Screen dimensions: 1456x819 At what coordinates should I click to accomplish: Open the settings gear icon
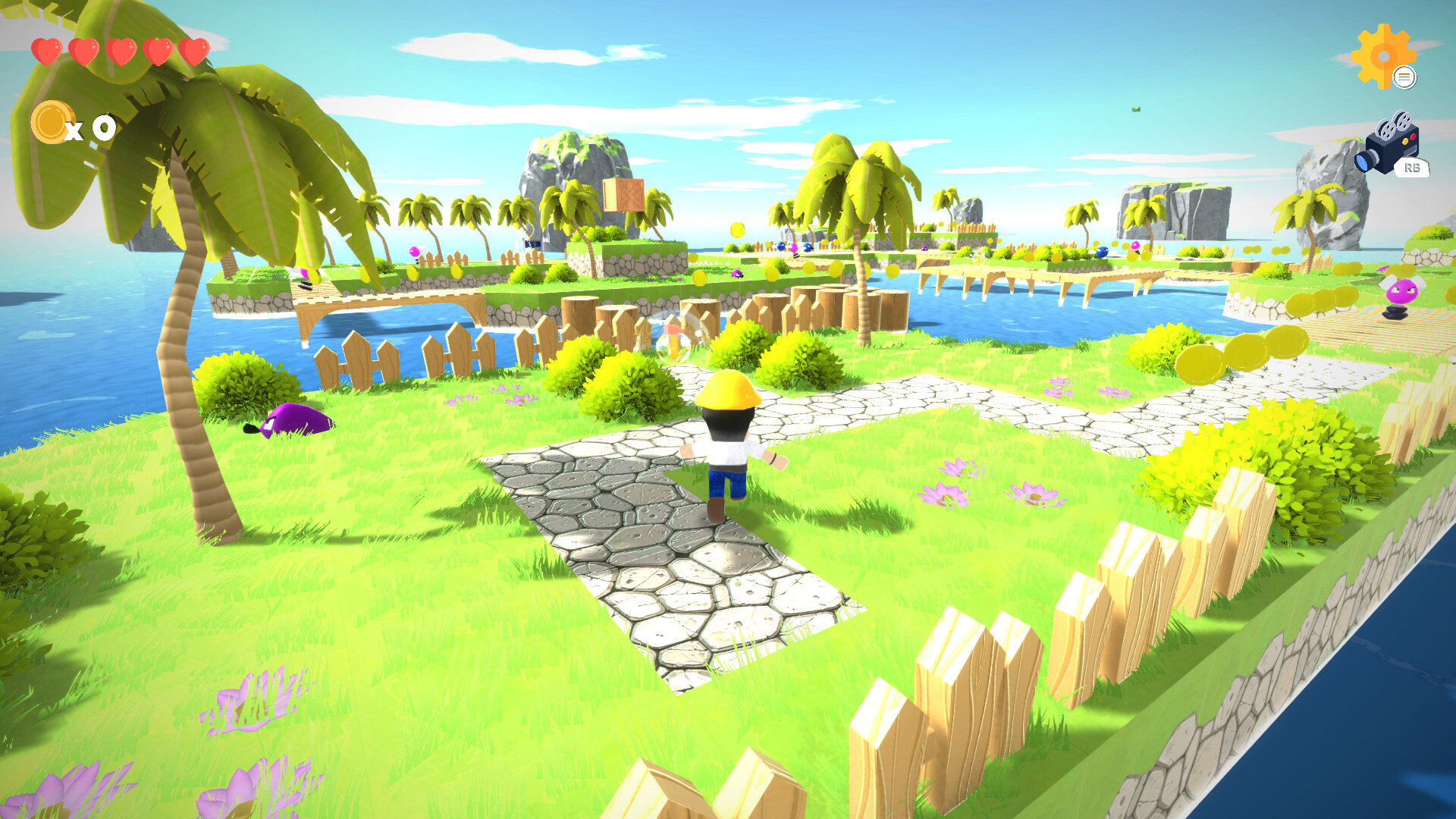pyautogui.click(x=1385, y=55)
